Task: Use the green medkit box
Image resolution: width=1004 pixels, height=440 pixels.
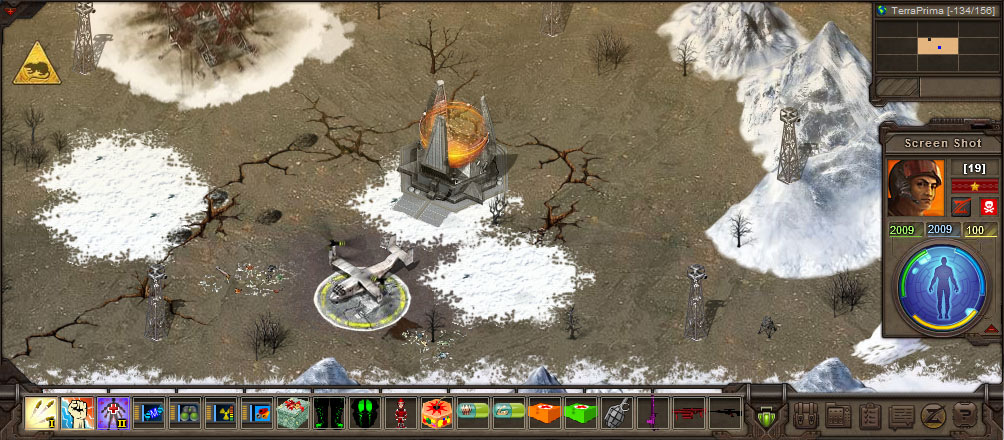Action: (x=579, y=411)
